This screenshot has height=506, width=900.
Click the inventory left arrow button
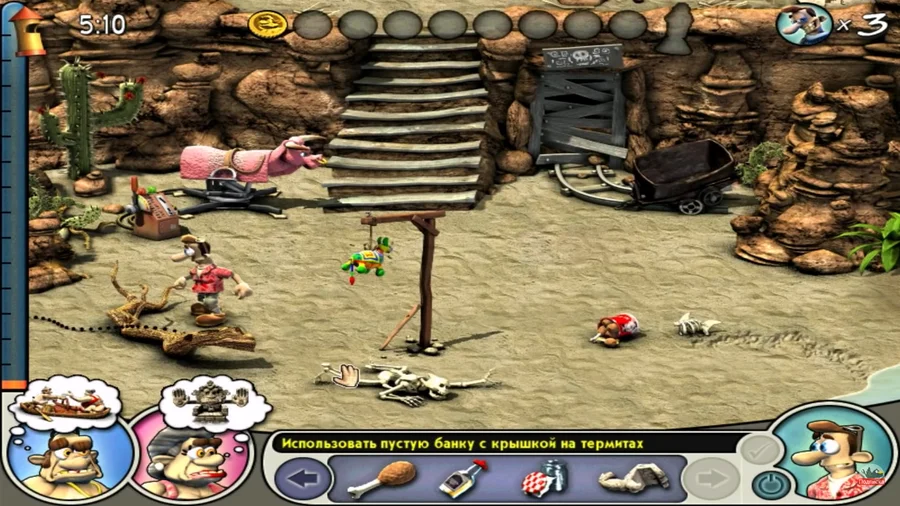[302, 478]
